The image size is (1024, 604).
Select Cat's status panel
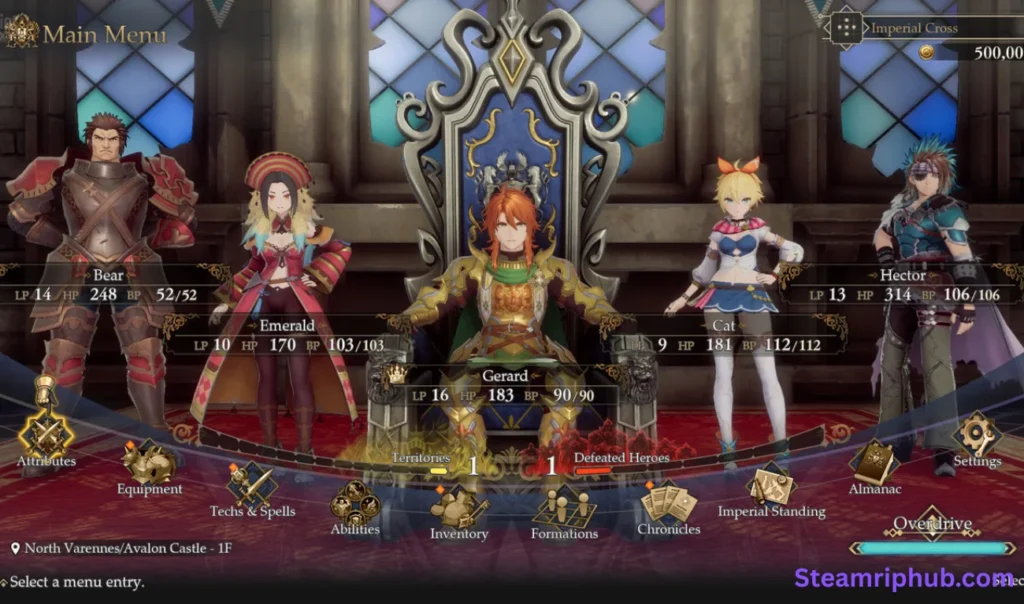(725, 335)
